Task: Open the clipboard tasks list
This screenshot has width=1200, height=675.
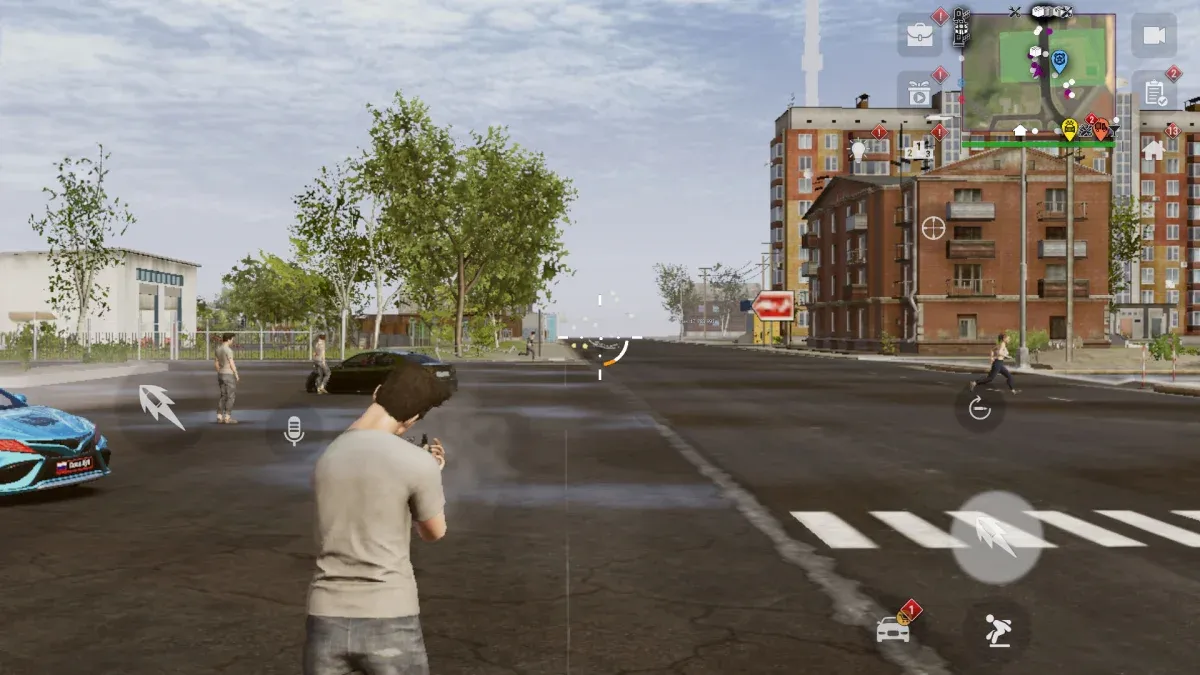Action: 1154,93
